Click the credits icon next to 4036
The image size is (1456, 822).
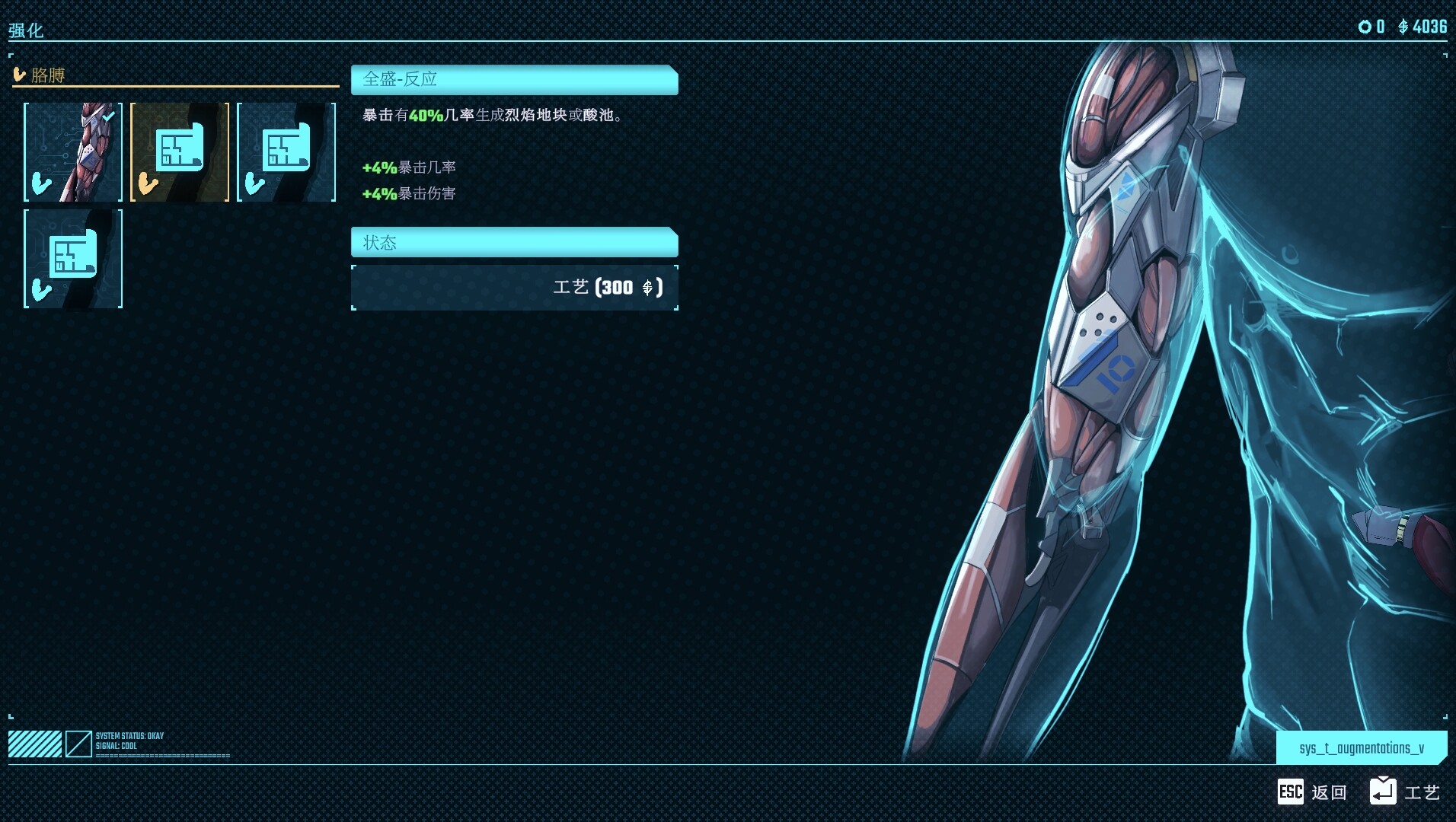[1403, 27]
